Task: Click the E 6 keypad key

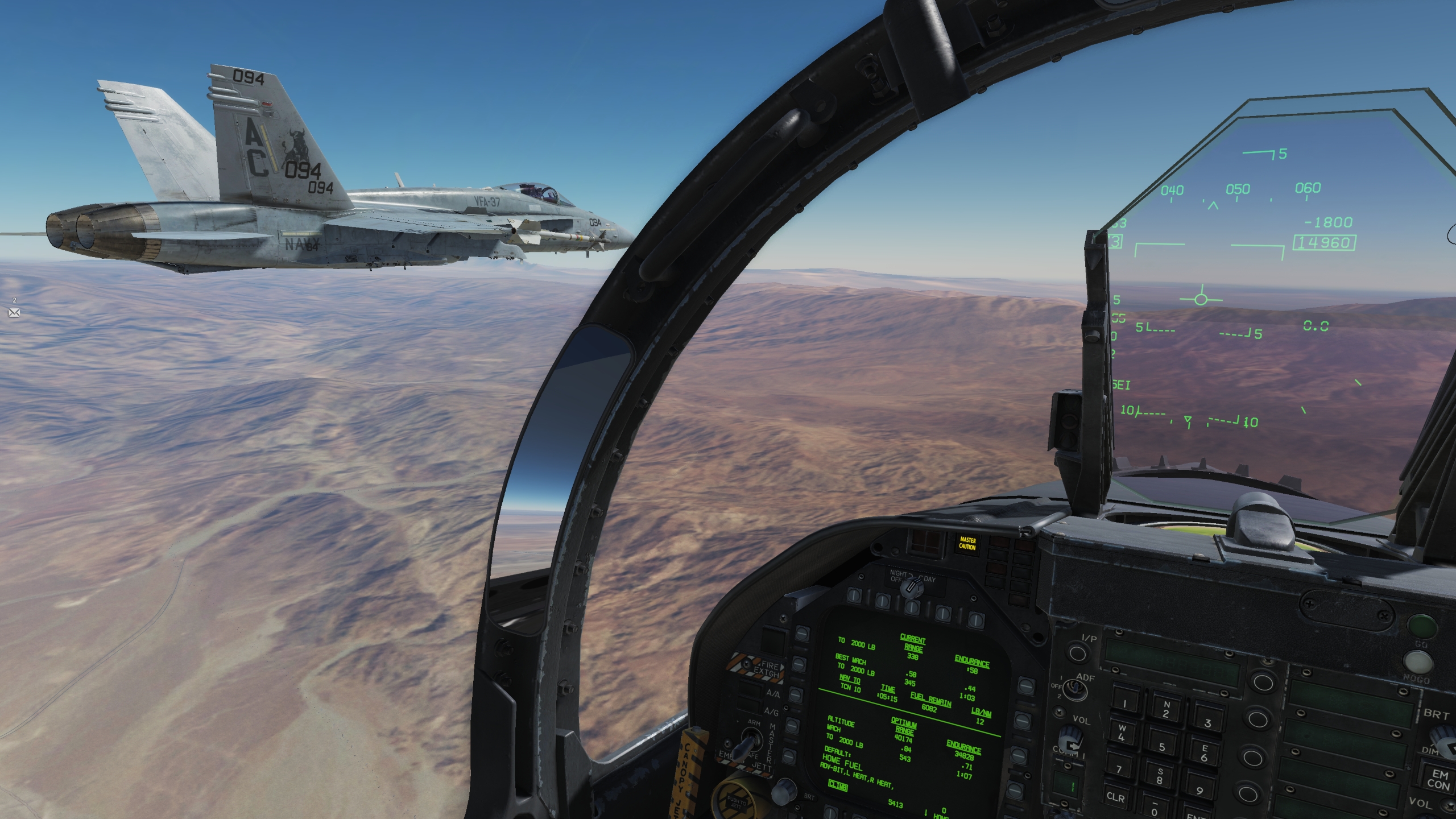Action: click(x=1204, y=752)
